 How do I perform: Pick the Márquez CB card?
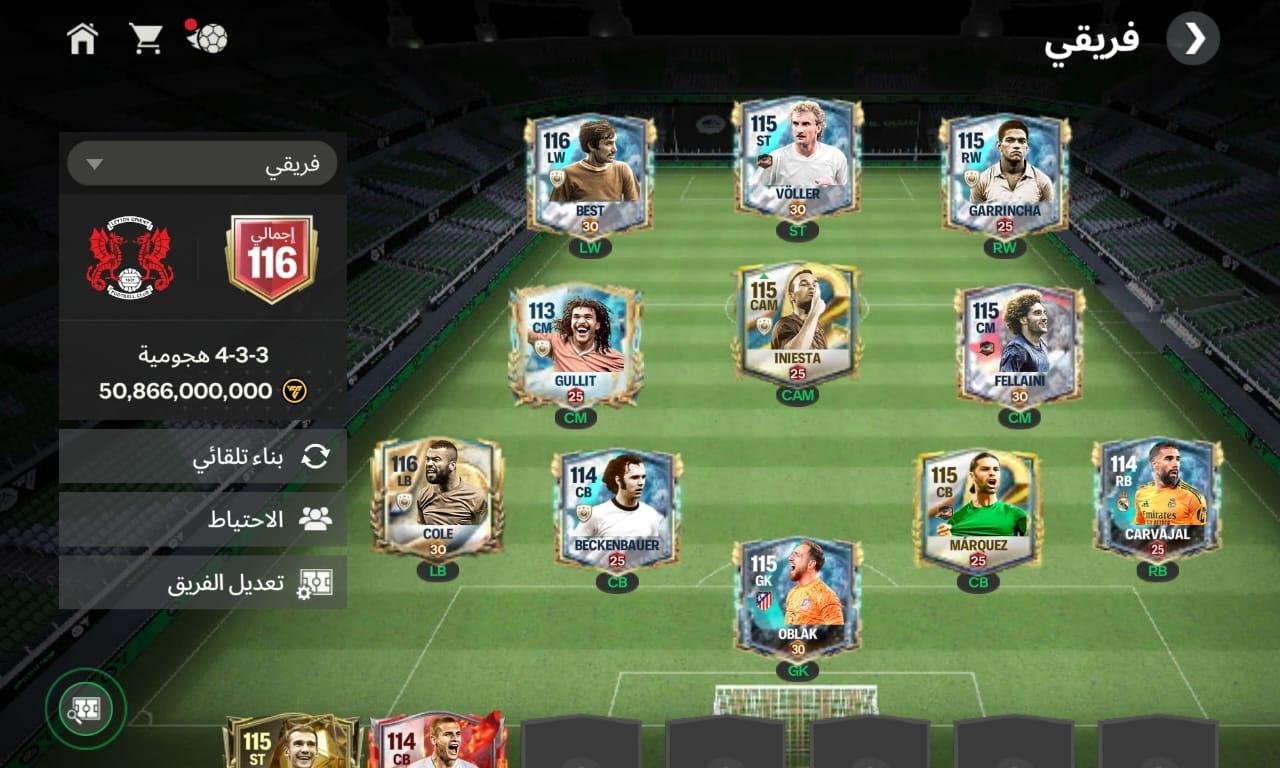tap(977, 509)
